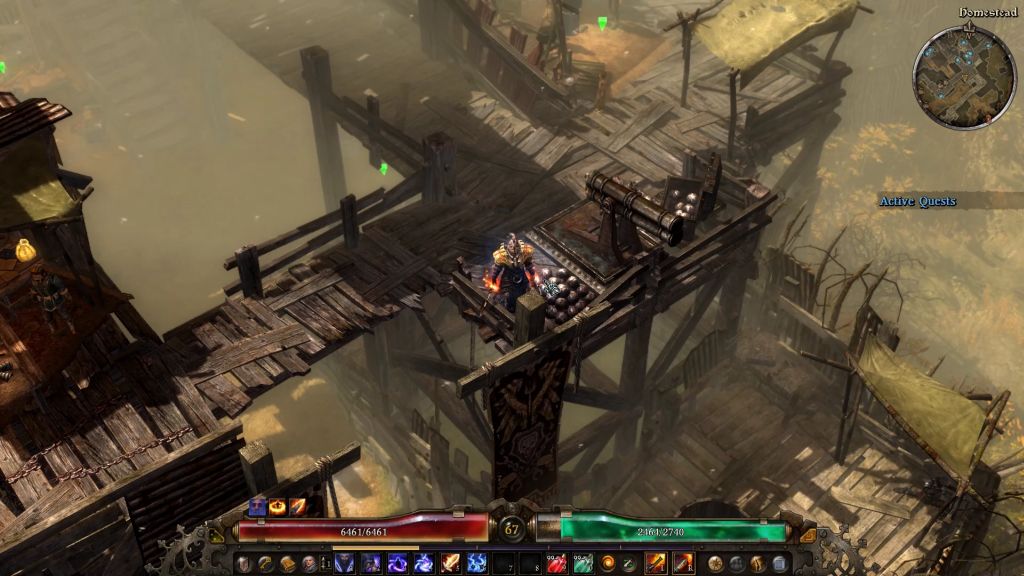Viewport: 1024px width, 576px height.
Task: Select the flaming sword skill with sparks
Action: (x=451, y=564)
